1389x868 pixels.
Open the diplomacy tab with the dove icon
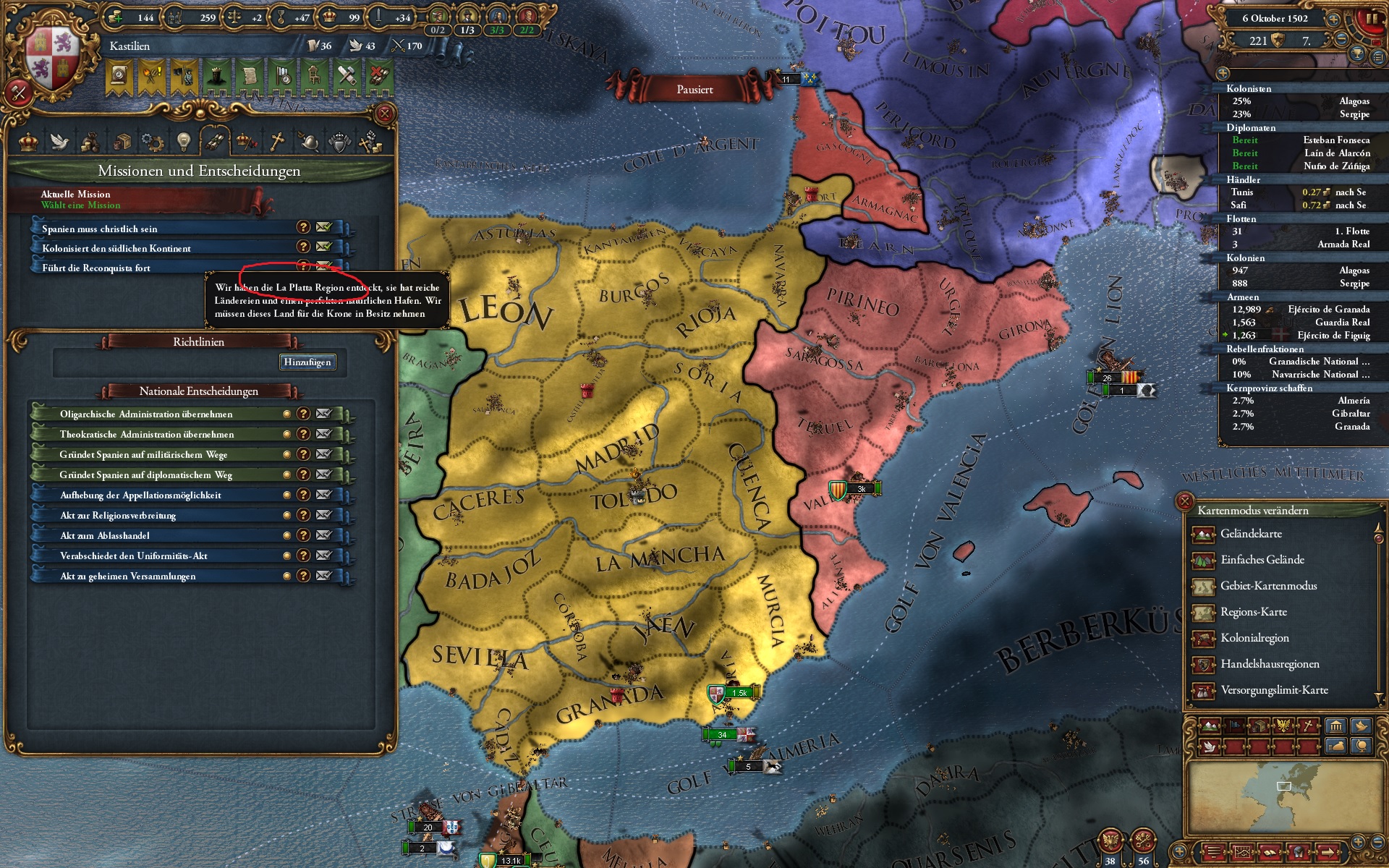coord(59,142)
